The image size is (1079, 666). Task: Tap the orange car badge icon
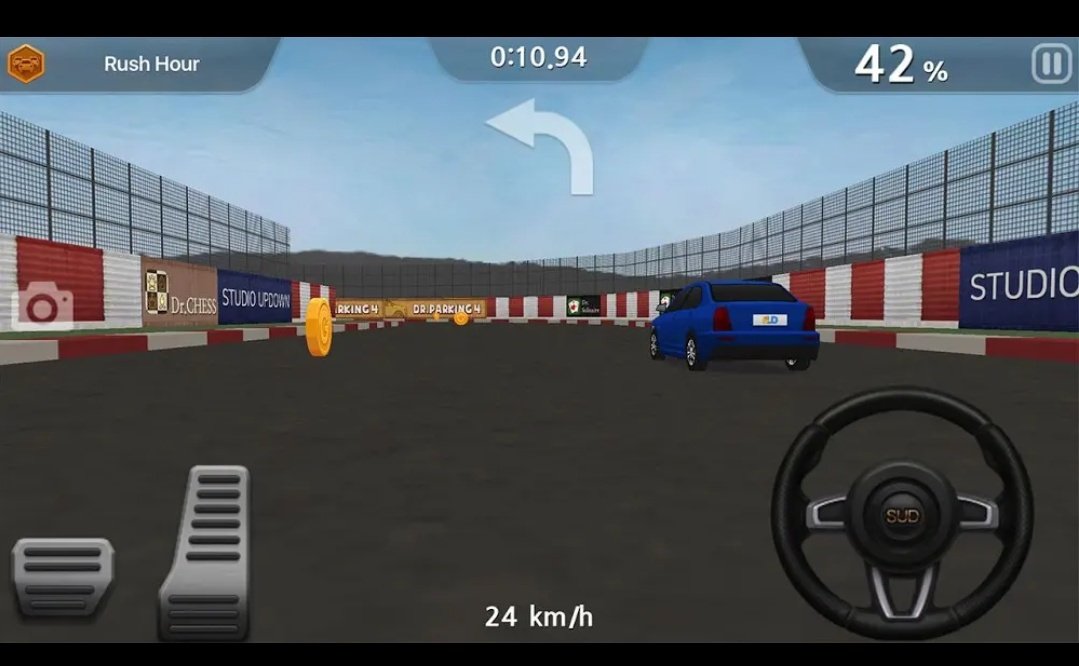coord(25,64)
